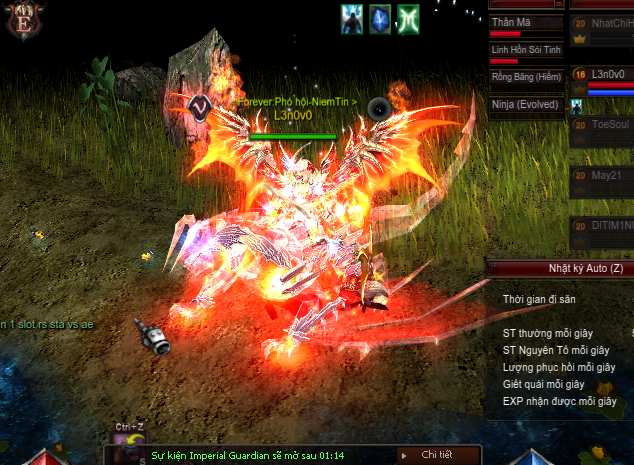Viewport: 634px width, 465px height.
Task: Activate the Ctrl+Z skill slot
Action: pos(129,446)
